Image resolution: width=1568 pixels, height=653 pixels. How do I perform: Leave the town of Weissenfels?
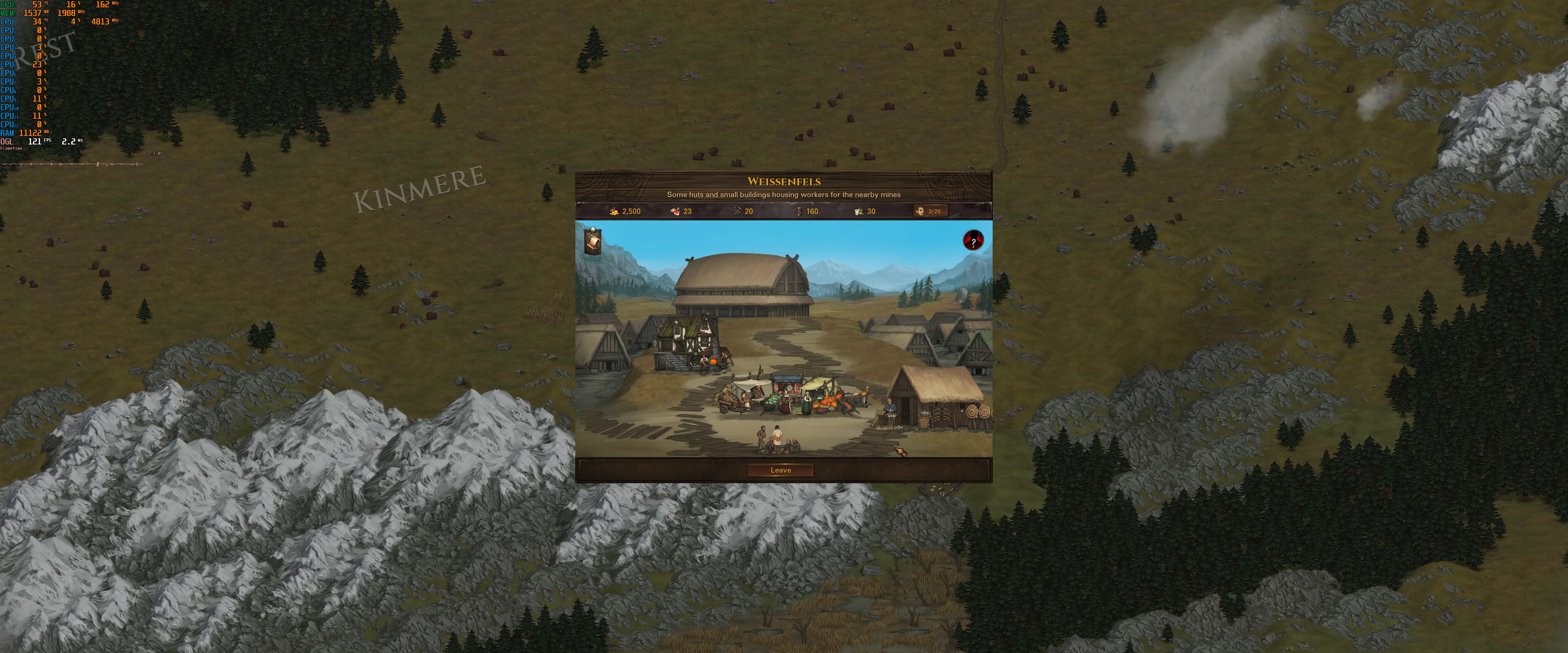(x=780, y=470)
